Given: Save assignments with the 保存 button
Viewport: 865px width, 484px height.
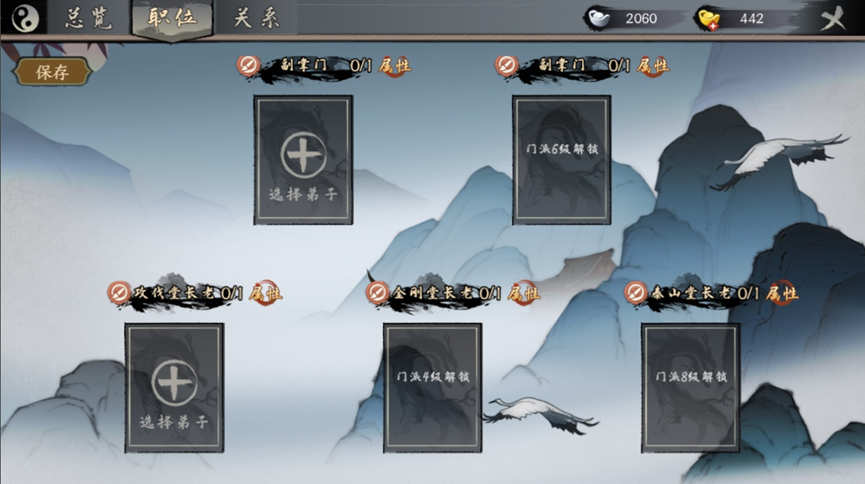Looking at the screenshot, I should pyautogui.click(x=52, y=72).
